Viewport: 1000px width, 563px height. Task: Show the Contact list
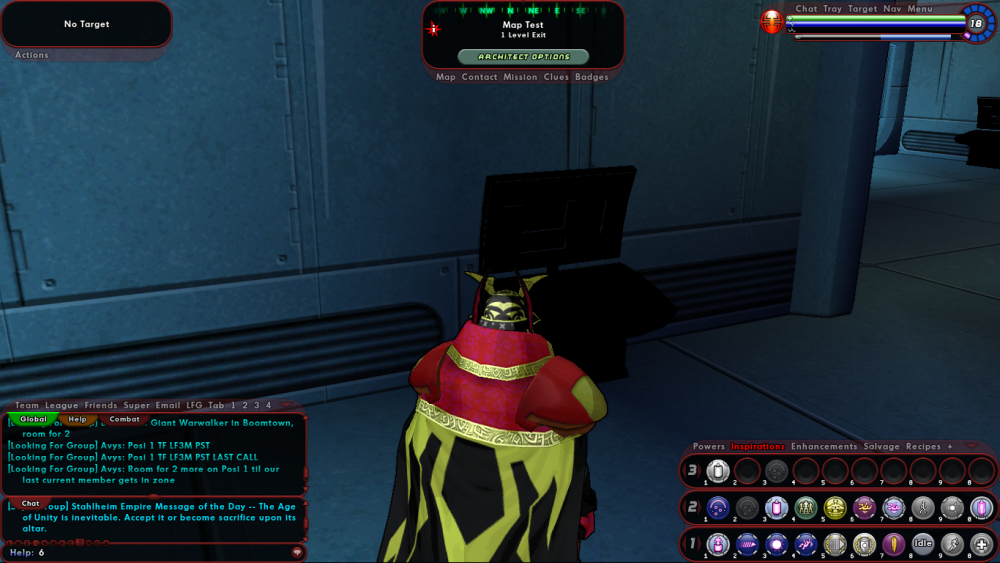[480, 77]
